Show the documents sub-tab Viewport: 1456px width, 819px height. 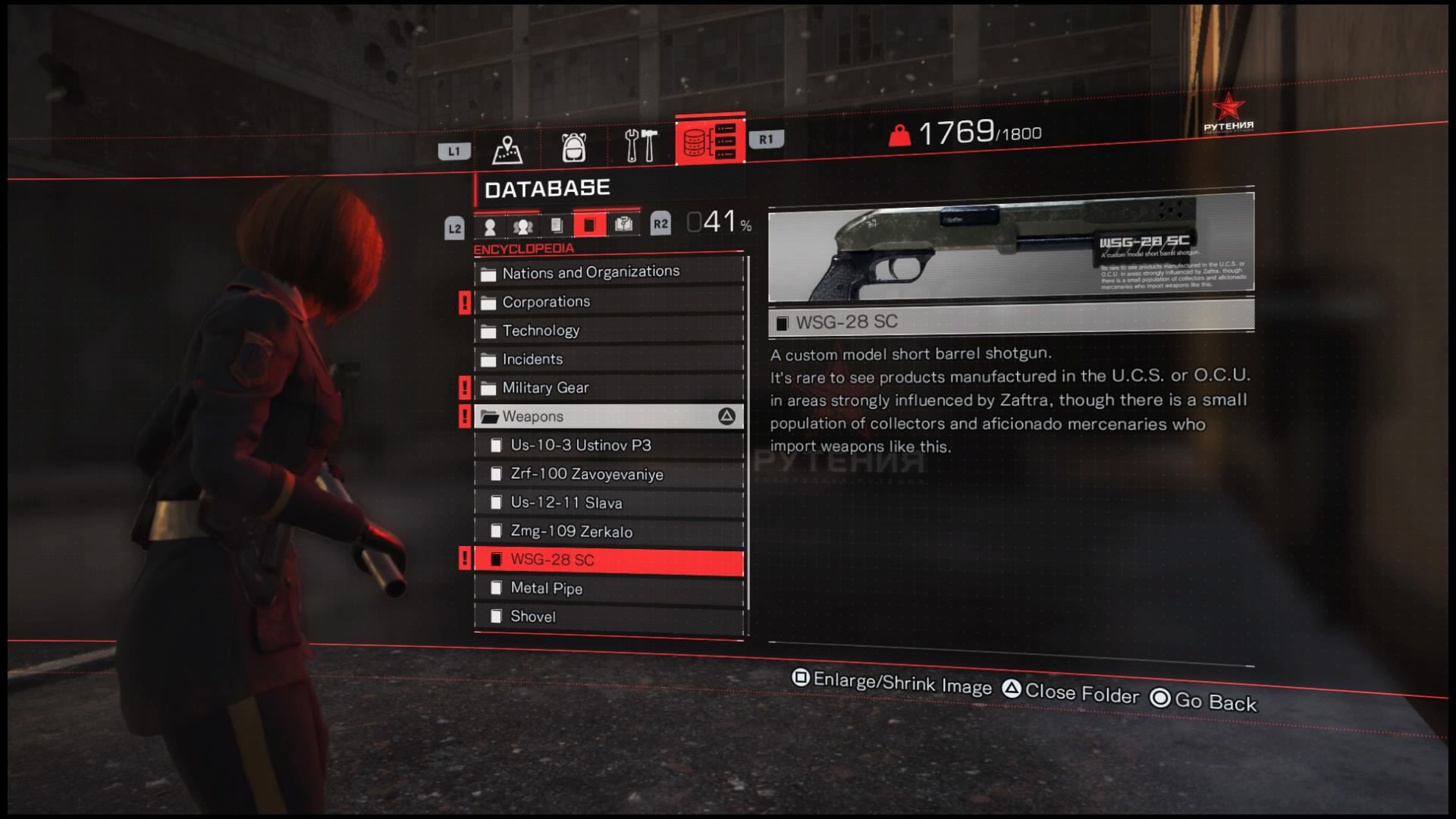click(x=557, y=225)
